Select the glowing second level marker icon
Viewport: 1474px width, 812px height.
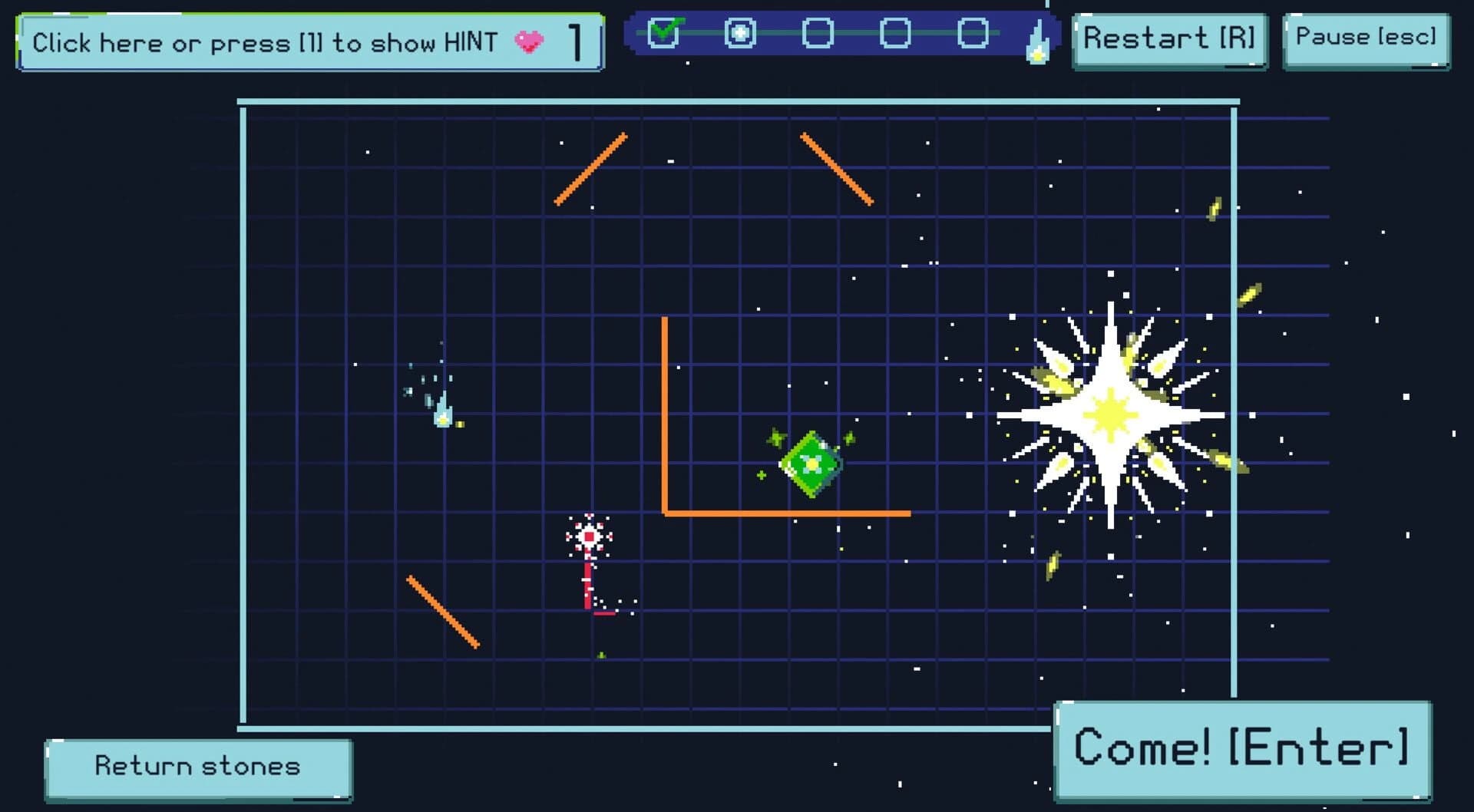tap(739, 32)
